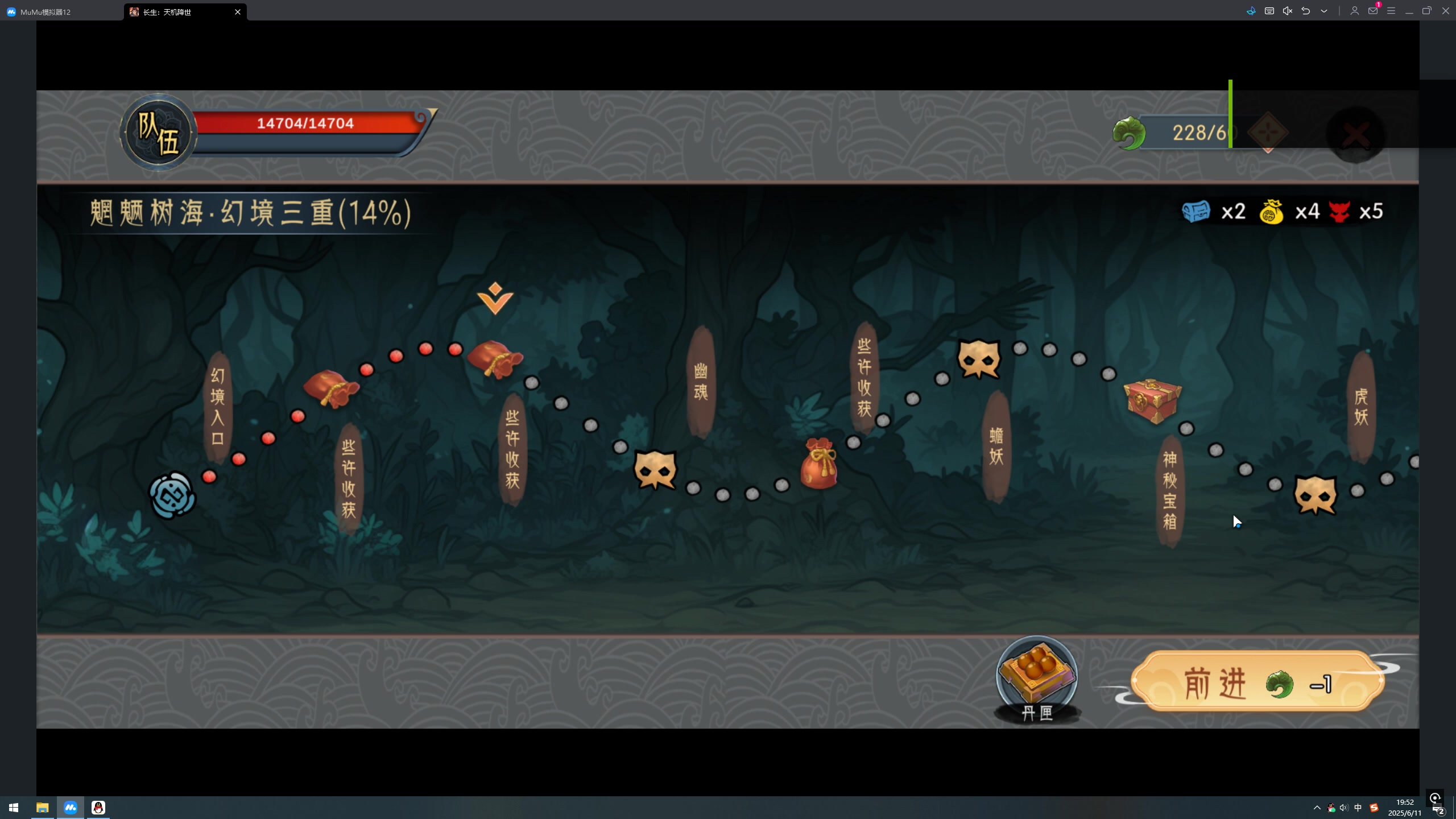Open the emulator mail notifications
This screenshot has width=1456, height=819.
point(1373,11)
